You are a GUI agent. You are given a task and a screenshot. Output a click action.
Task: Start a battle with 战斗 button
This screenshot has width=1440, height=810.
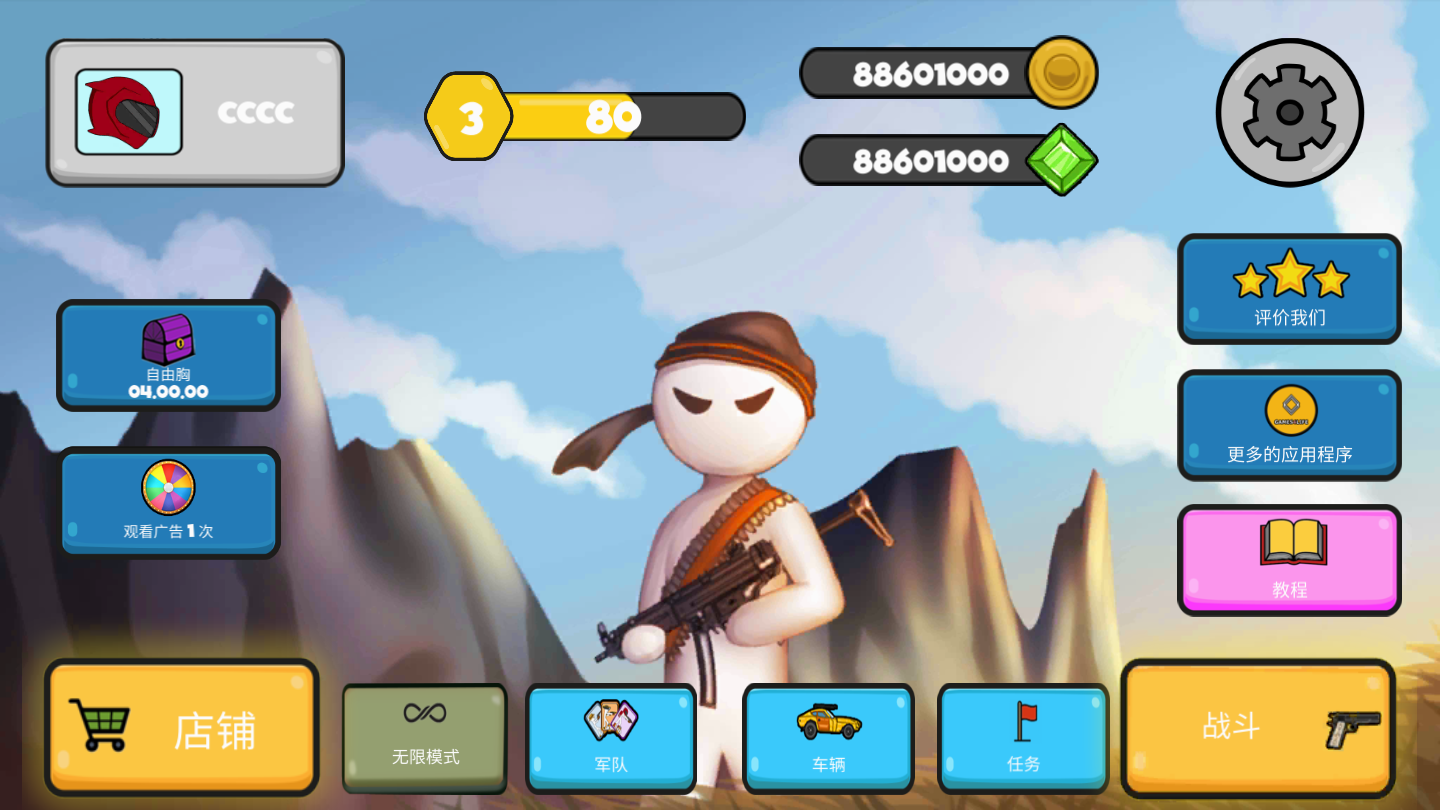point(1257,727)
